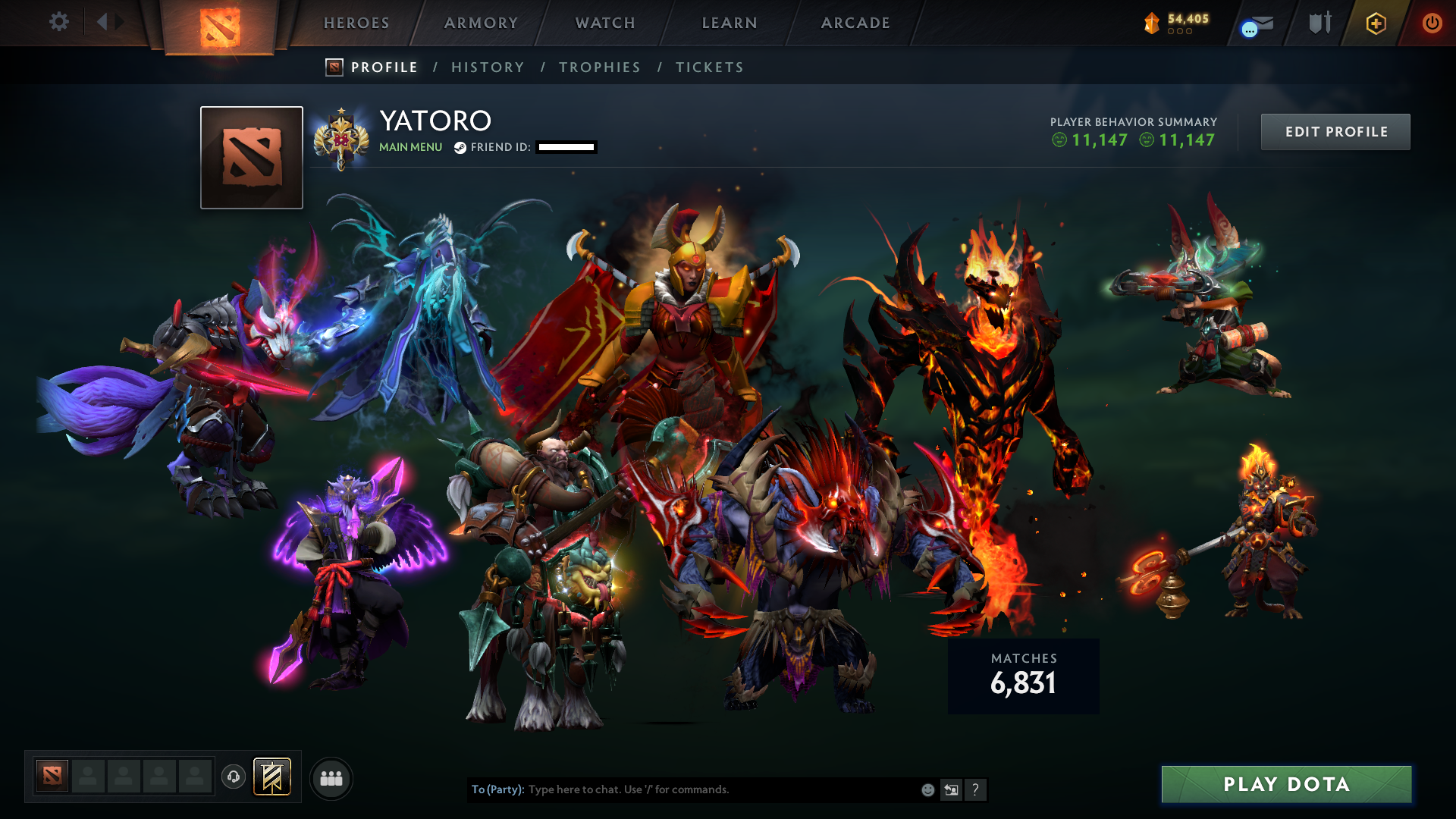Click EDIT PROFILE

click(x=1335, y=131)
